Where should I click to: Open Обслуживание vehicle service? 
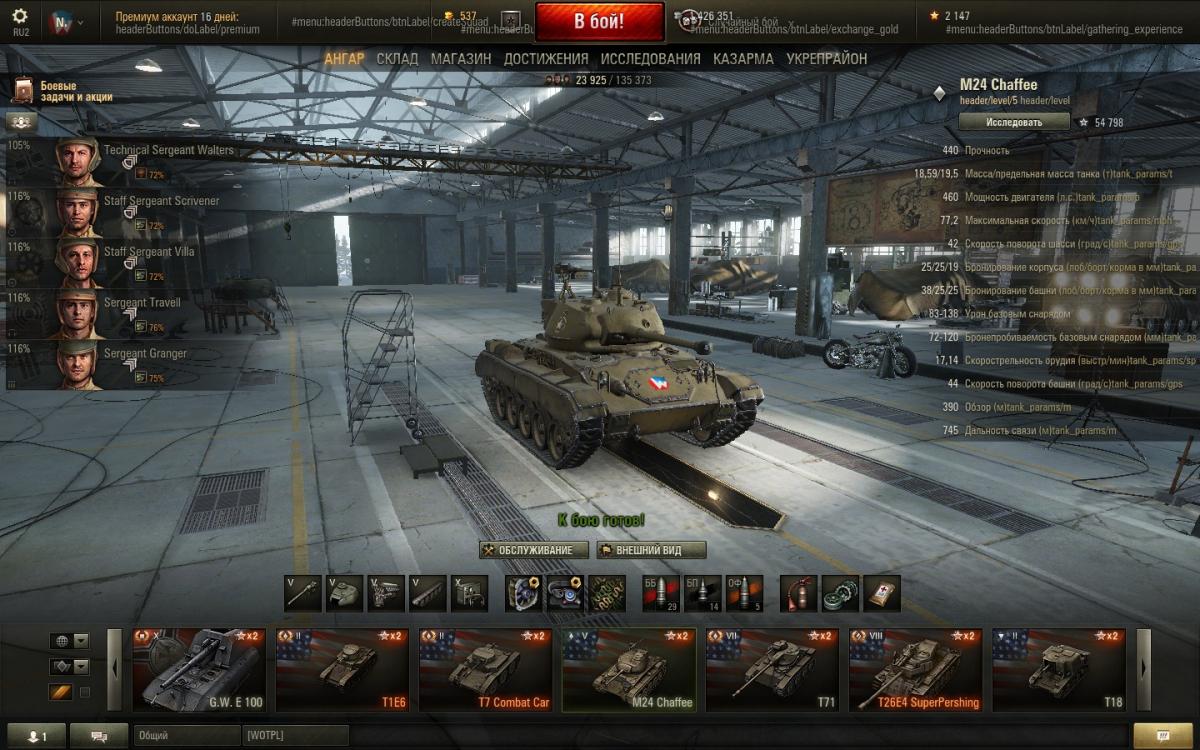(x=533, y=550)
